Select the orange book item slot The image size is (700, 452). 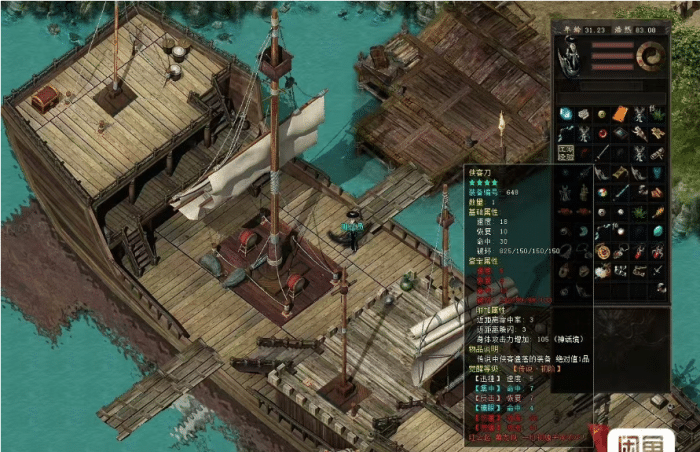[x=620, y=114]
